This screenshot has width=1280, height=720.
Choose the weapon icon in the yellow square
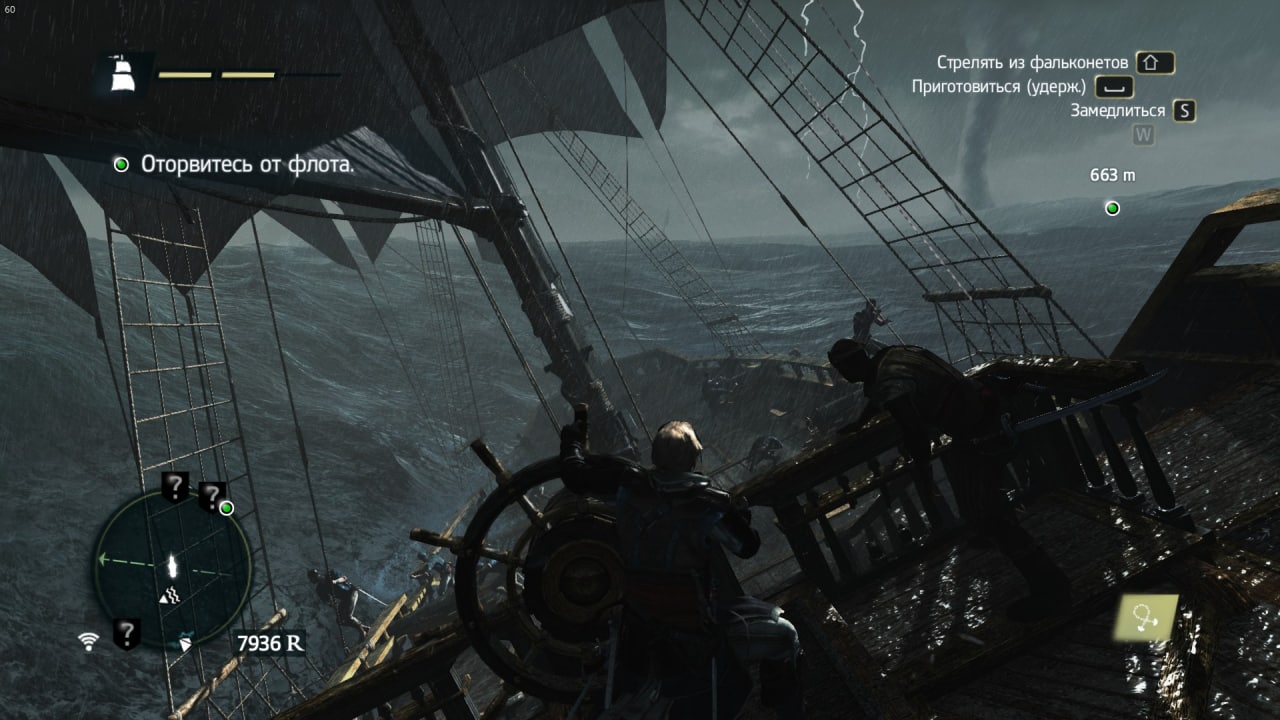click(x=1148, y=618)
